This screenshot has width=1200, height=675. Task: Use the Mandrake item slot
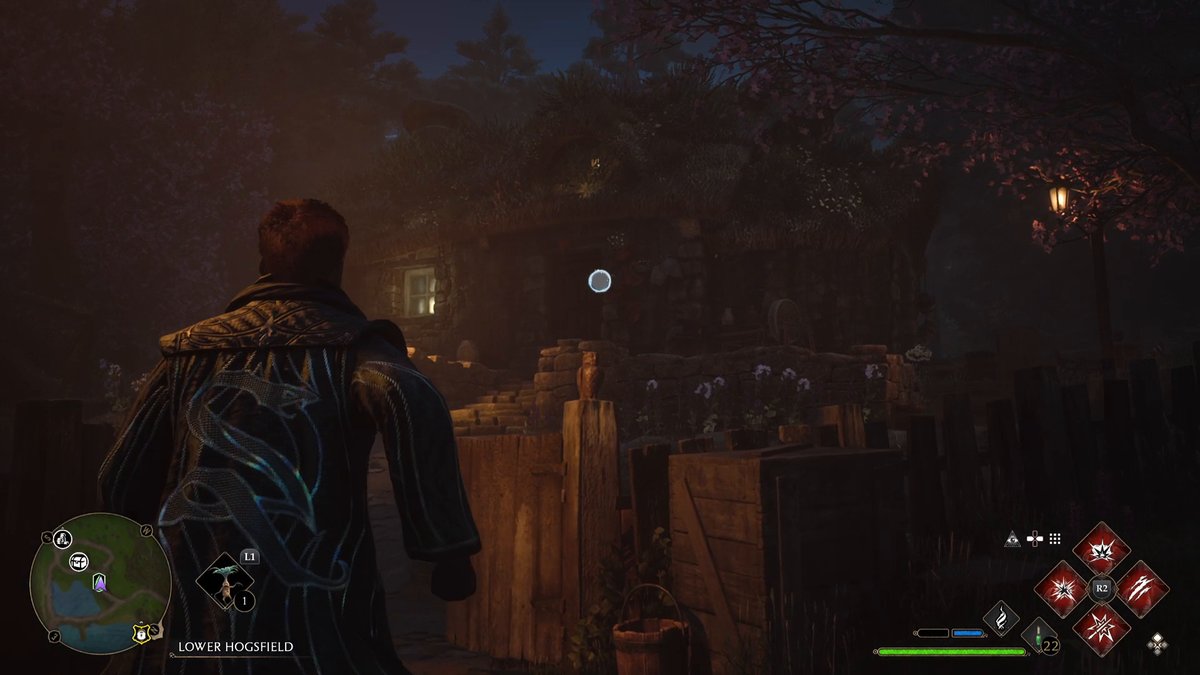pyautogui.click(x=224, y=582)
